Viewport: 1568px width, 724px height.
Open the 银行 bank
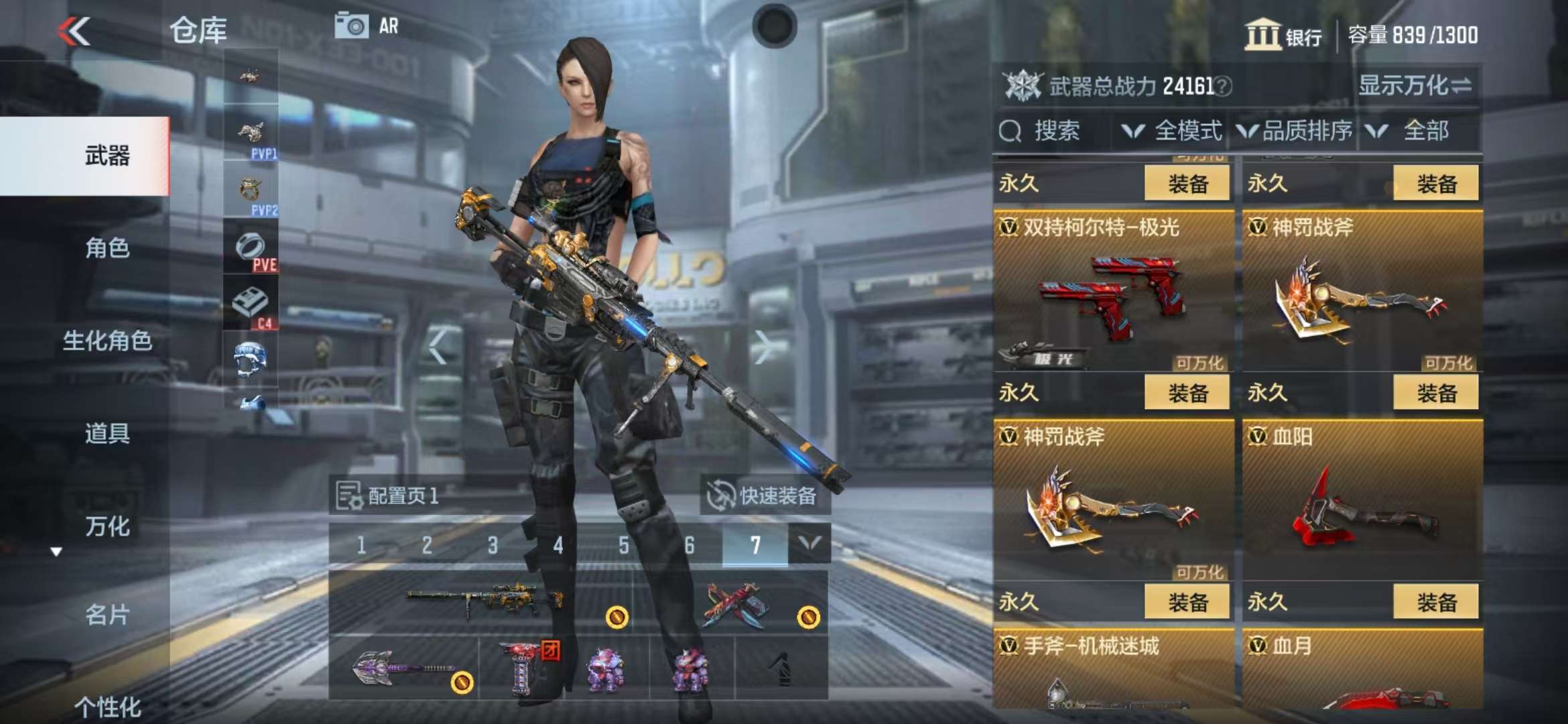click(x=1283, y=35)
